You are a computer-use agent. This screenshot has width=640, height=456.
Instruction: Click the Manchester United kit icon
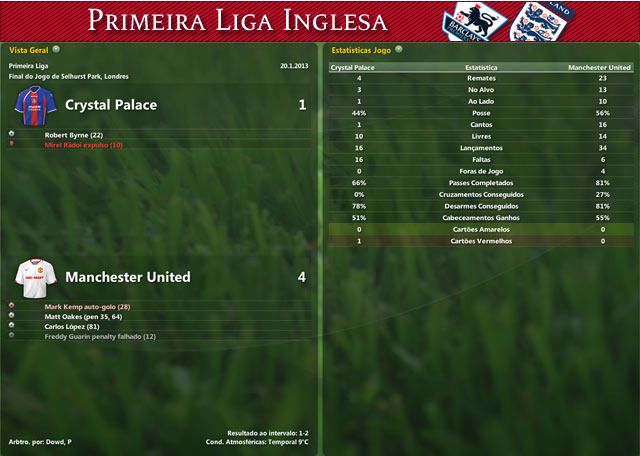[x=36, y=277]
